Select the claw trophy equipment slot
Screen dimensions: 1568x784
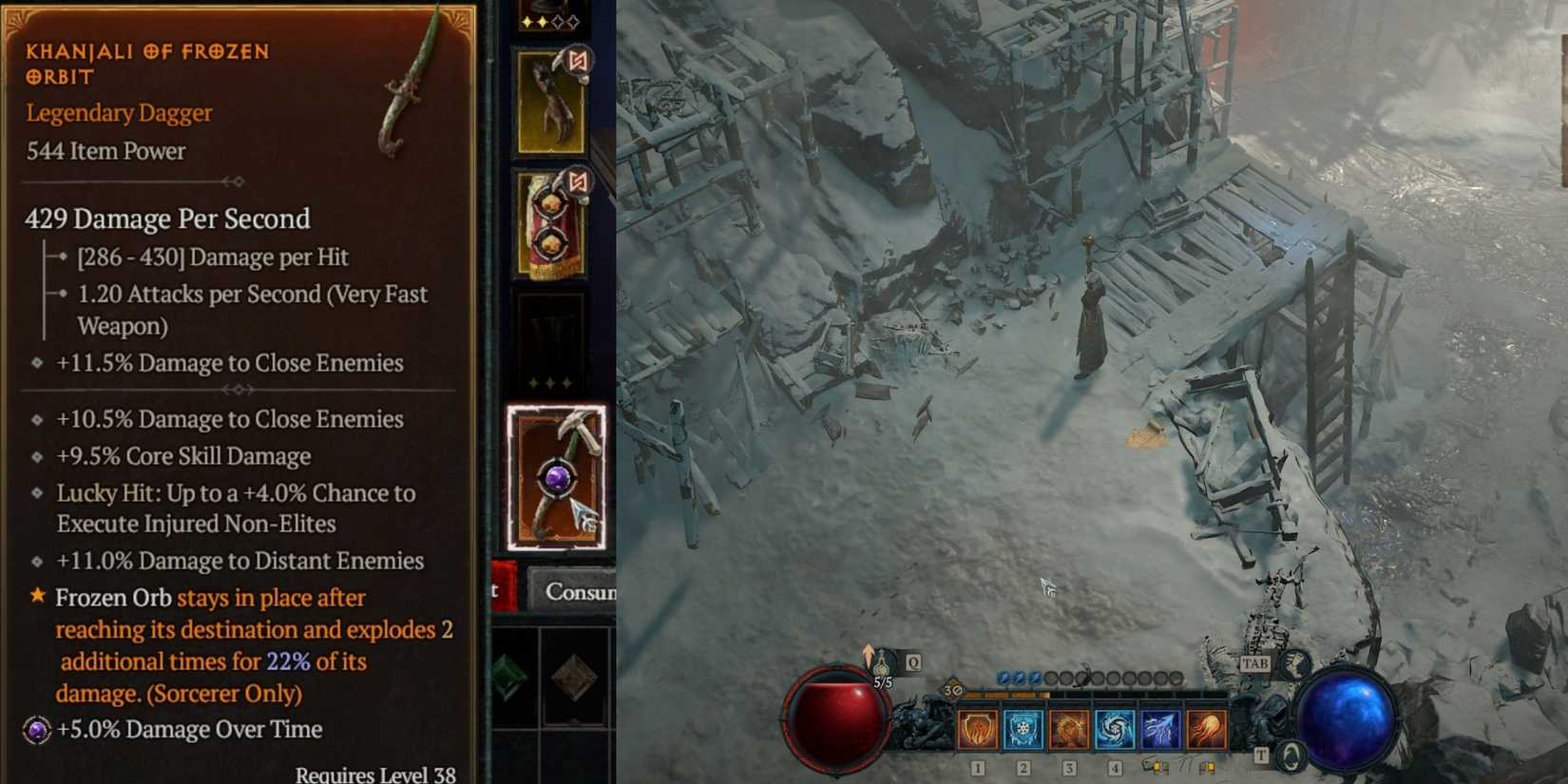[548, 105]
